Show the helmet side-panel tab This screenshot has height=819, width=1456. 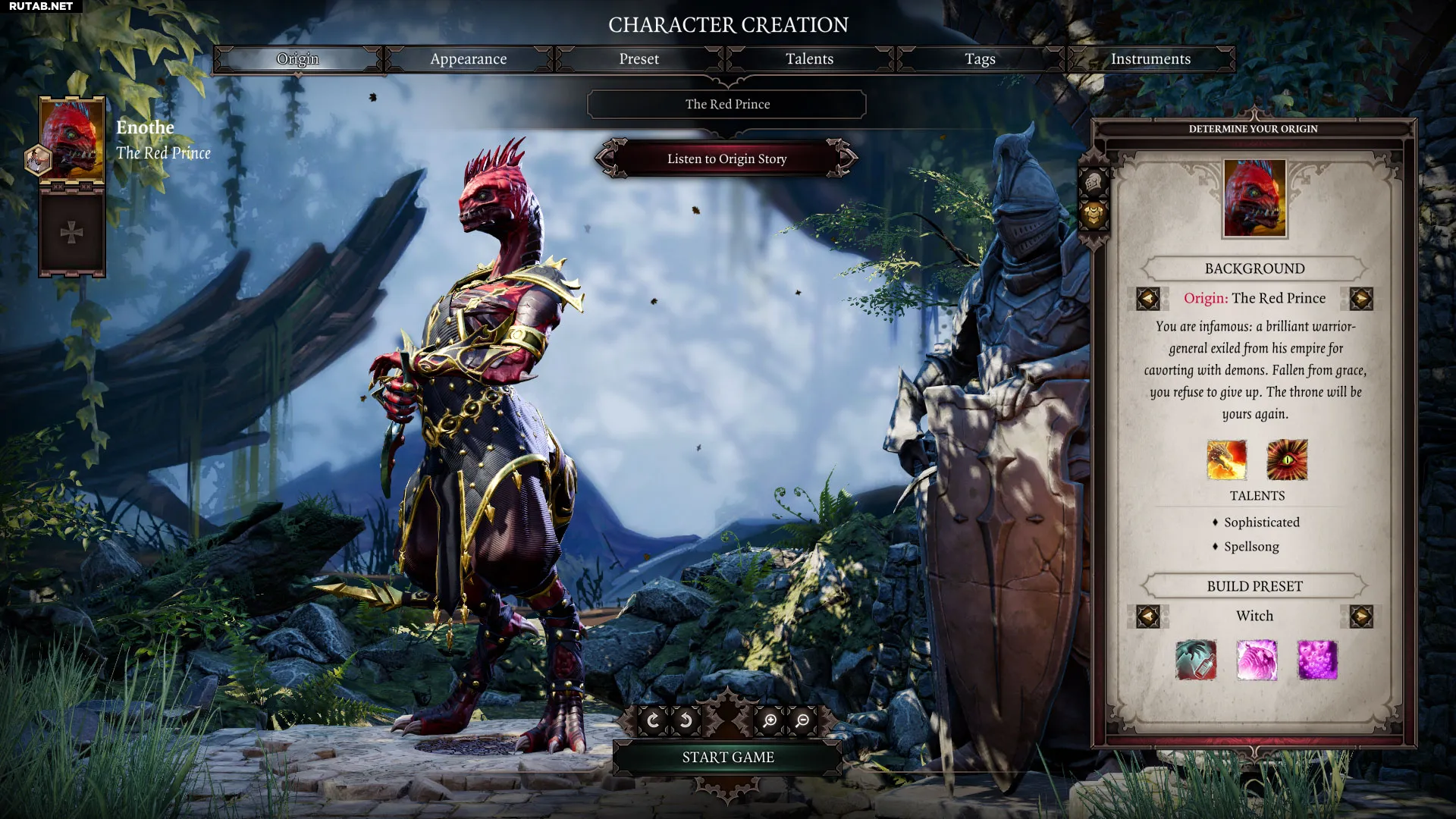point(1094,183)
